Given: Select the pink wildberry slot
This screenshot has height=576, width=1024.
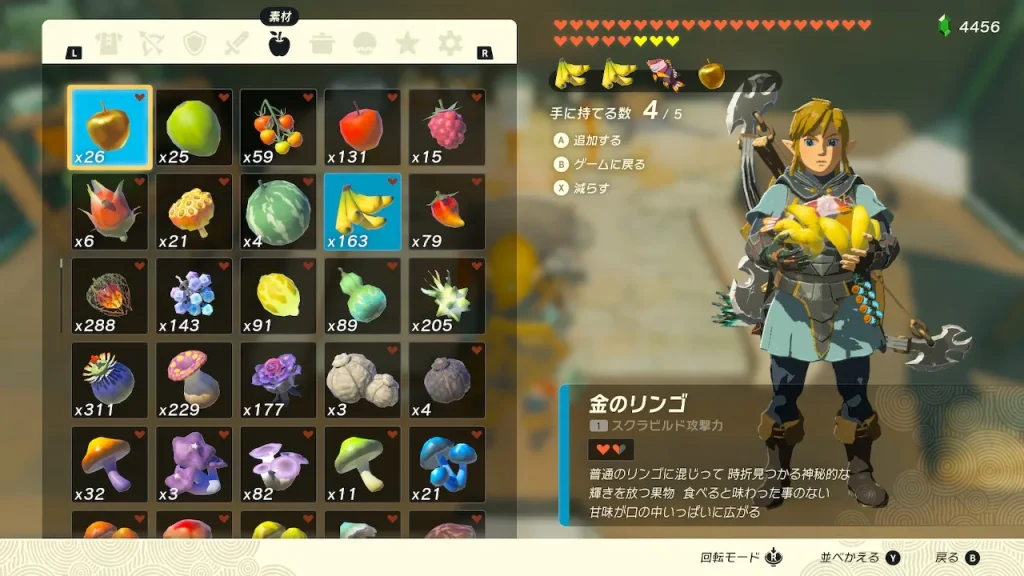Looking at the screenshot, I should (x=446, y=127).
